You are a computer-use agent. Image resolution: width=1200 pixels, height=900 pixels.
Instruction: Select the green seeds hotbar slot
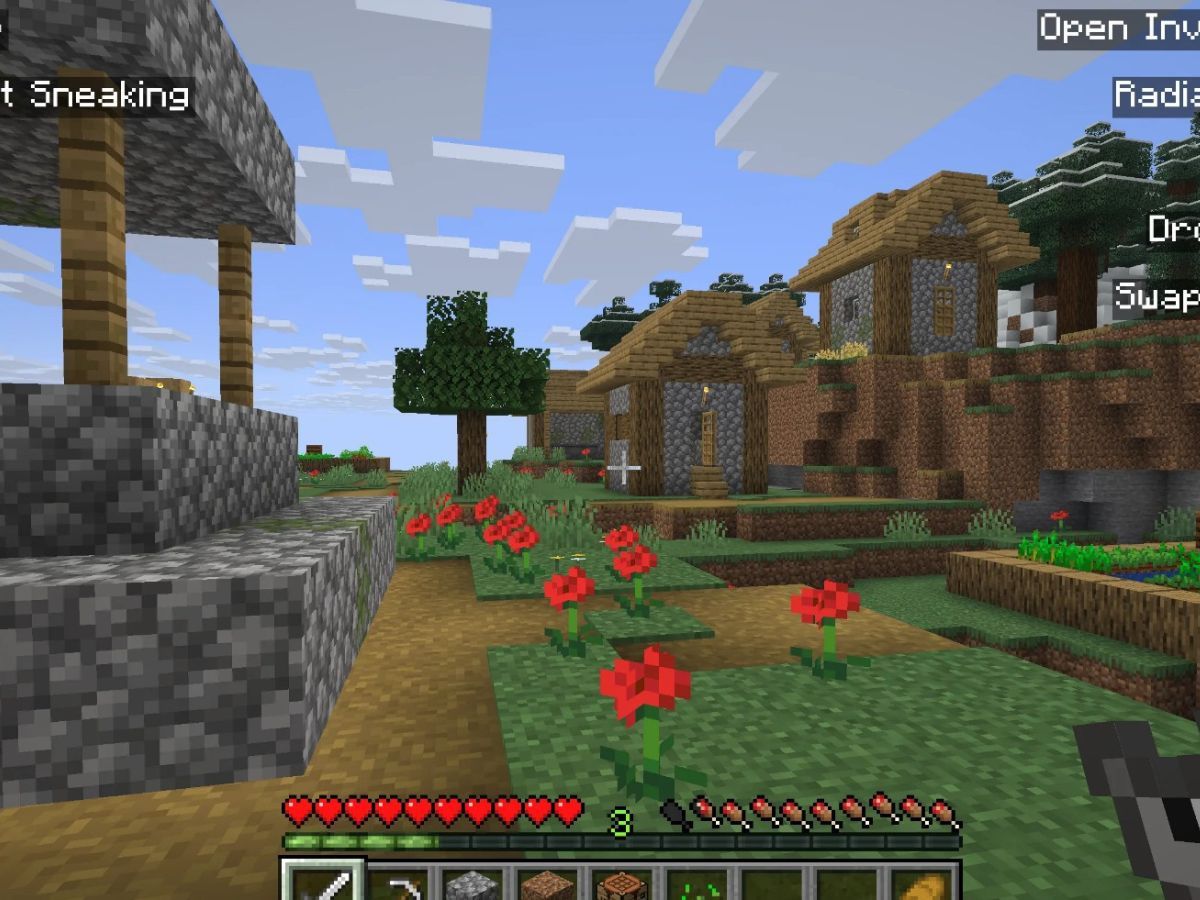tap(696, 884)
